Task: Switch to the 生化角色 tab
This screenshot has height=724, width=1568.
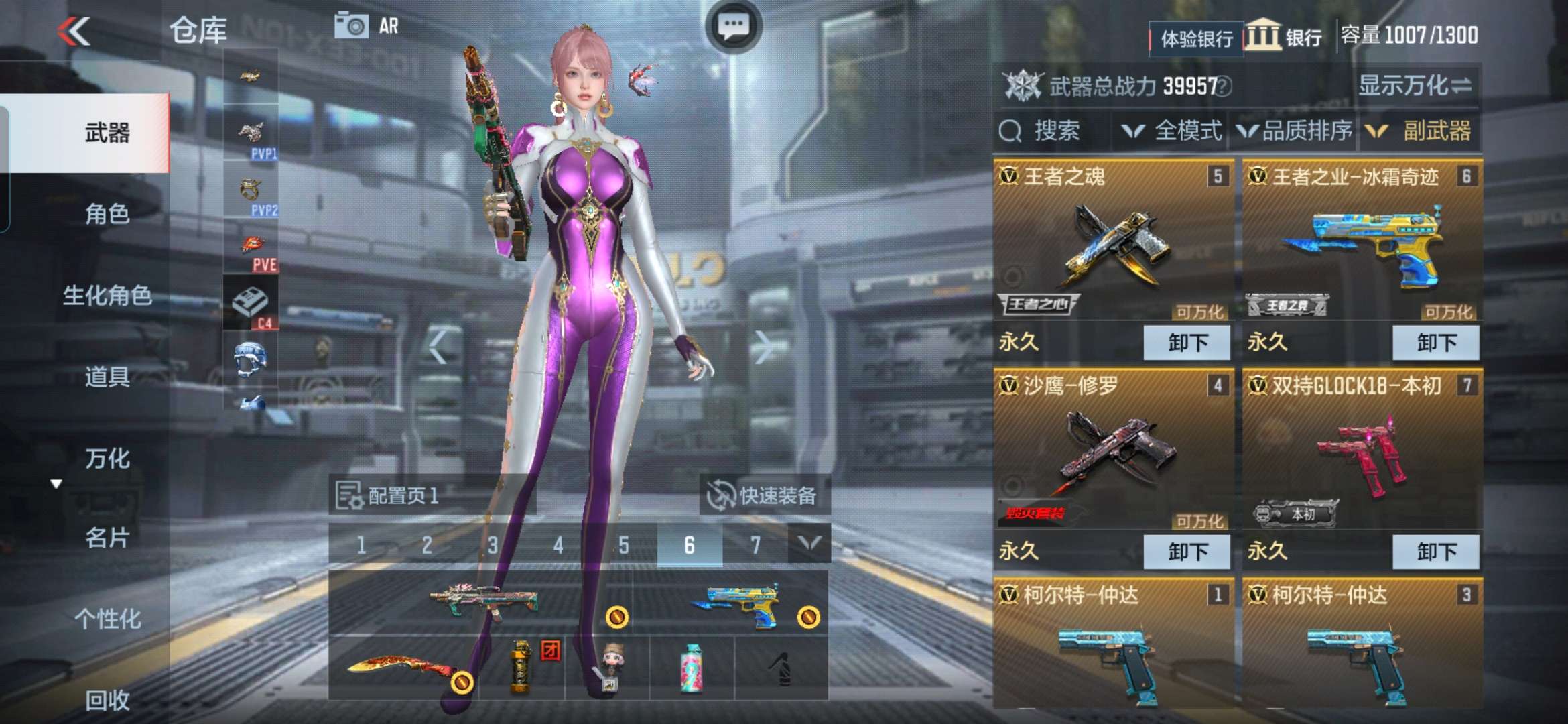Action: coord(107,295)
